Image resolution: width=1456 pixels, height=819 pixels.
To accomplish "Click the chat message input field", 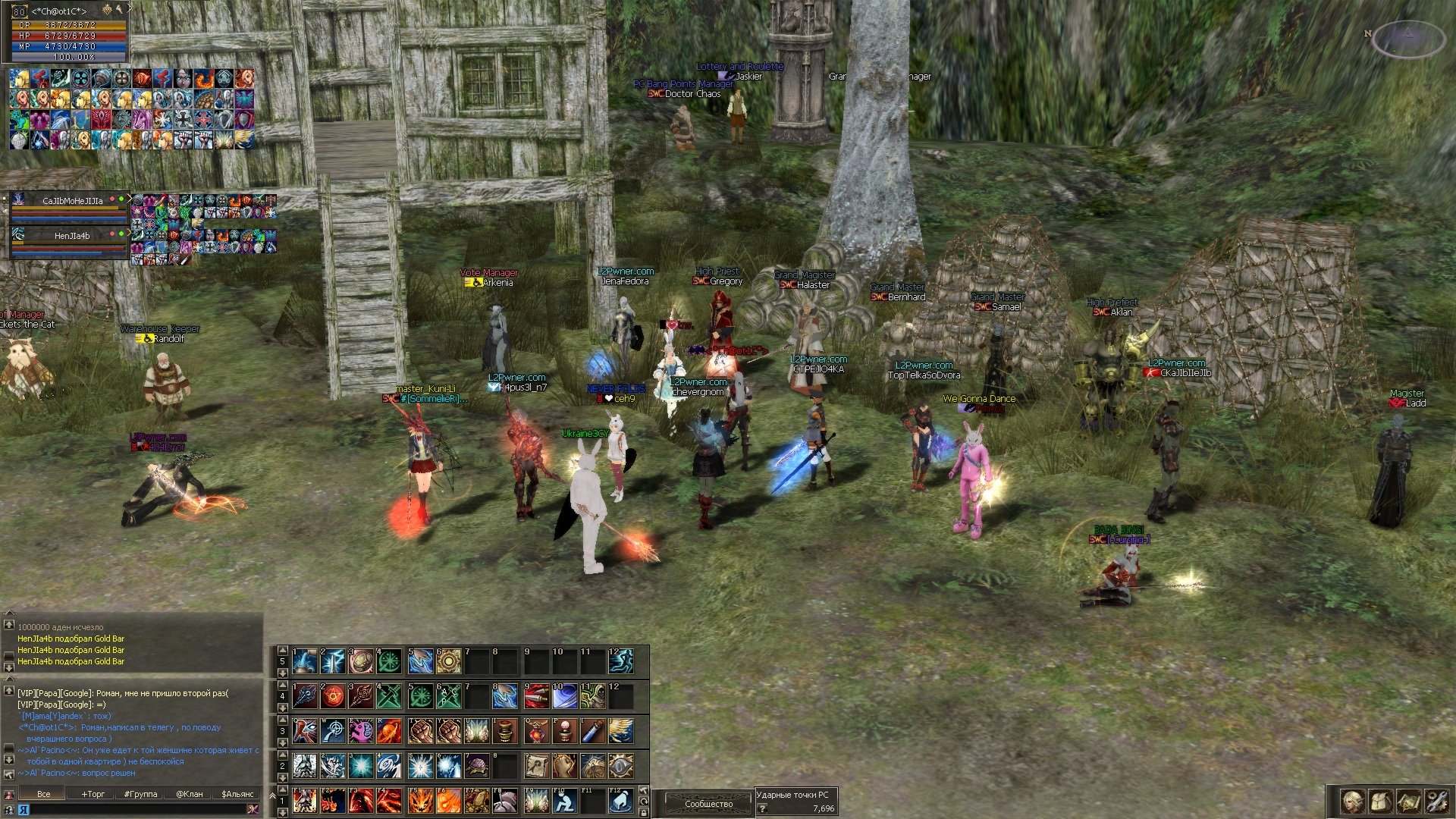I will tap(136, 809).
